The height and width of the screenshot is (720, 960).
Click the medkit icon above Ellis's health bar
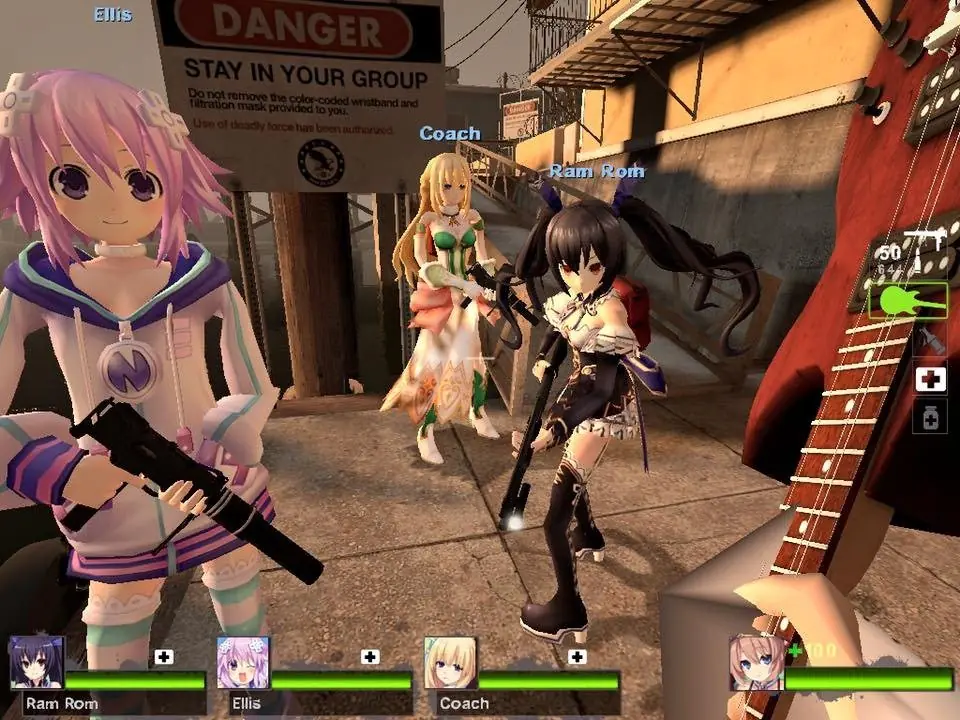point(370,657)
